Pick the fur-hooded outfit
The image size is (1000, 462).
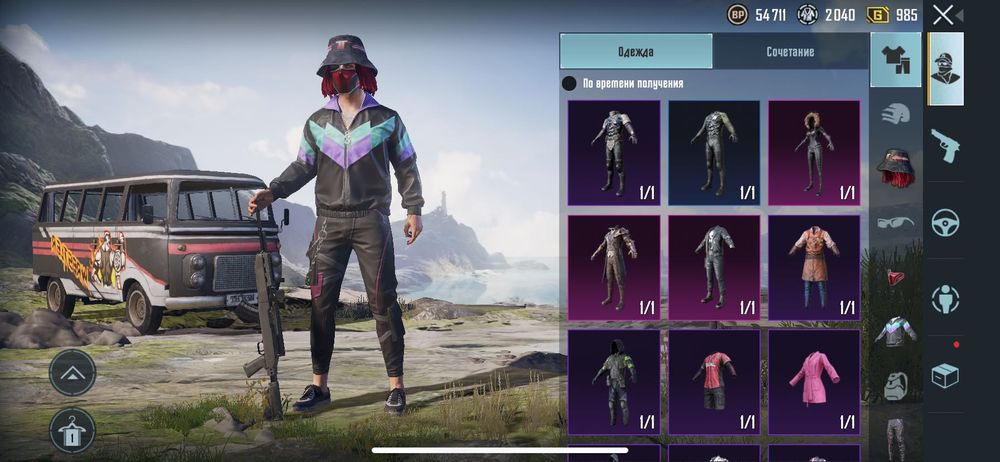[814, 150]
